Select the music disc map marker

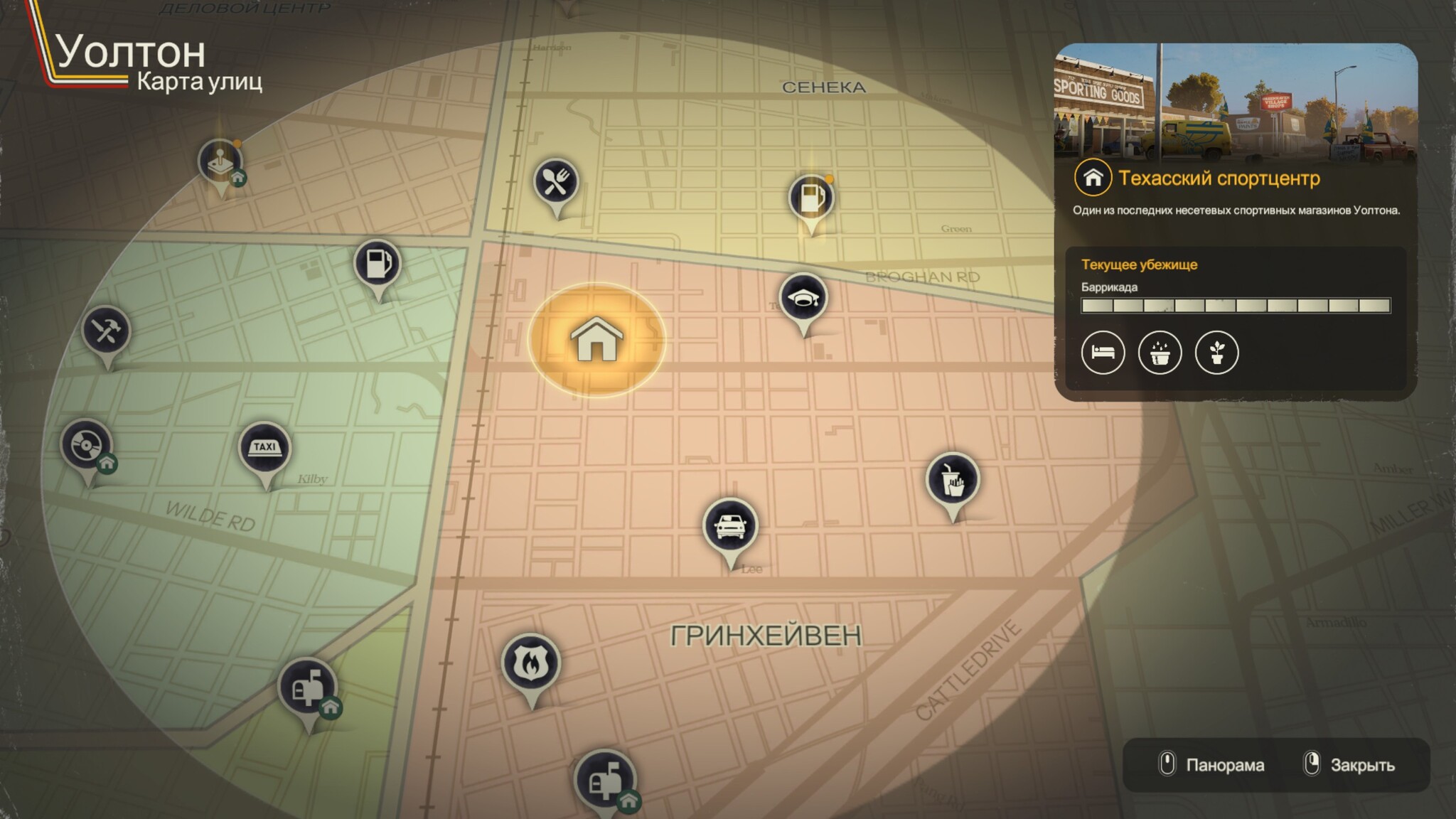pos(86,445)
